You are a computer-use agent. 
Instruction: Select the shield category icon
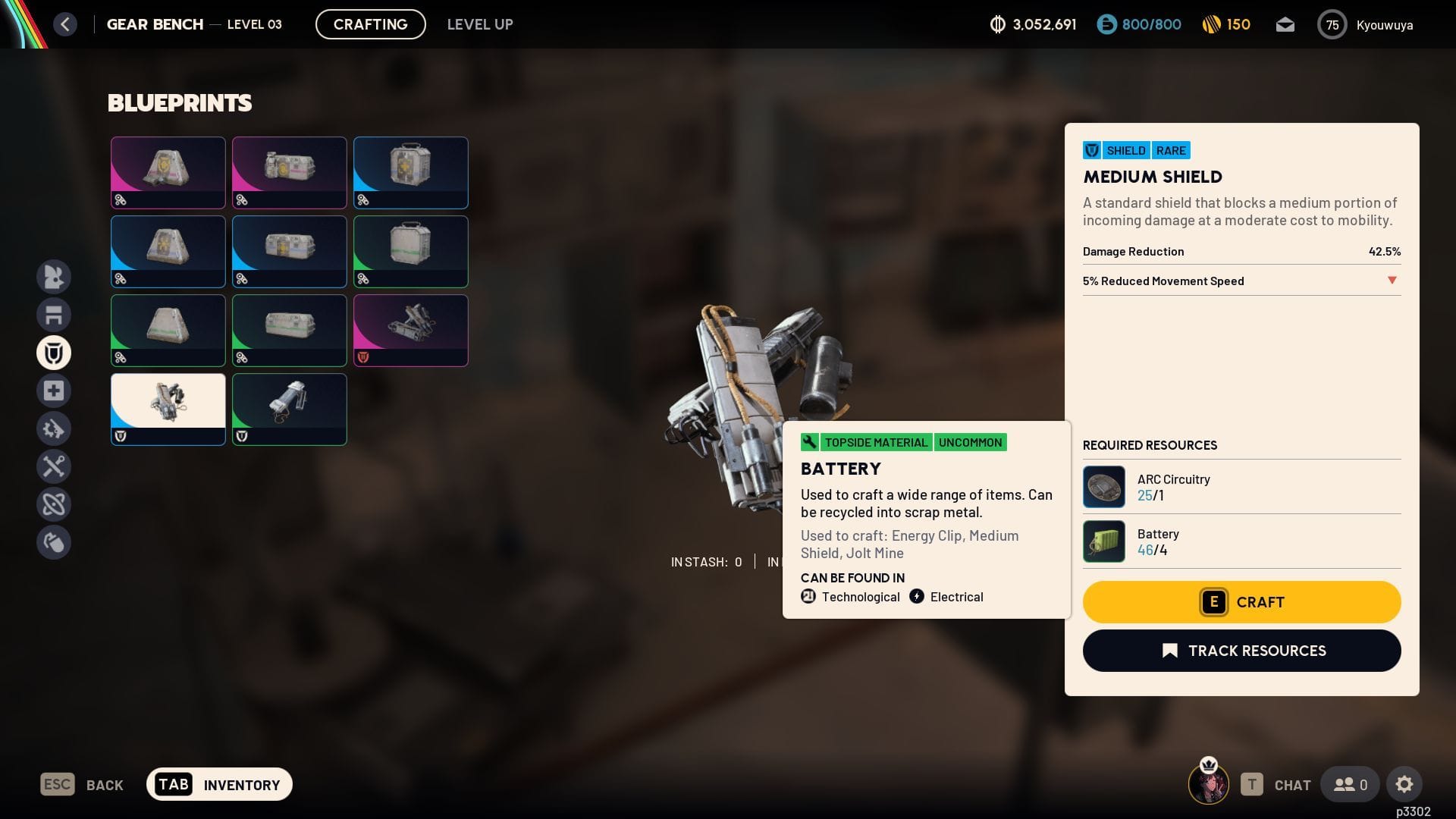click(x=54, y=353)
